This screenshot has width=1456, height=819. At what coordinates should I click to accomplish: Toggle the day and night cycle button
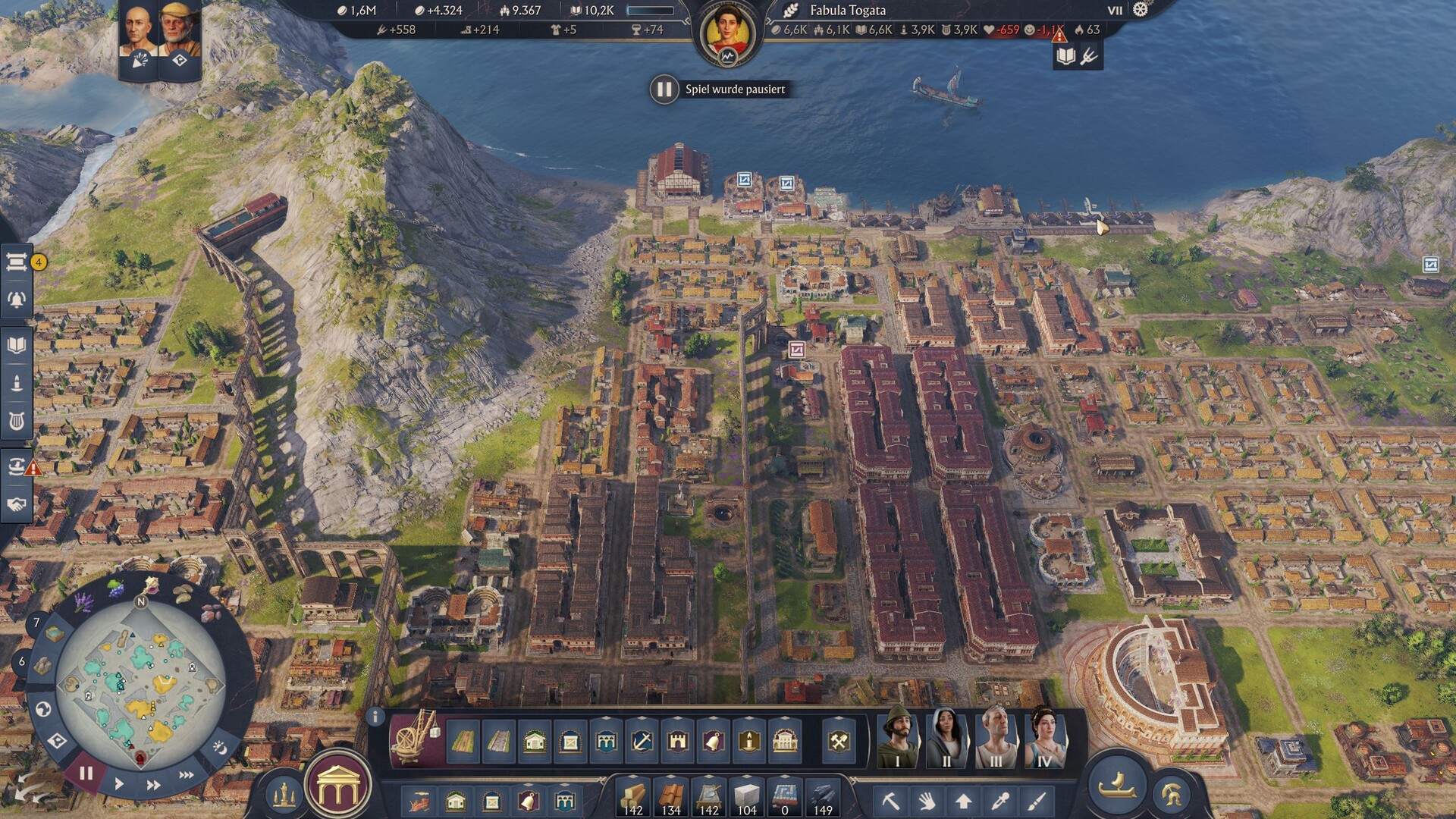coord(219,748)
